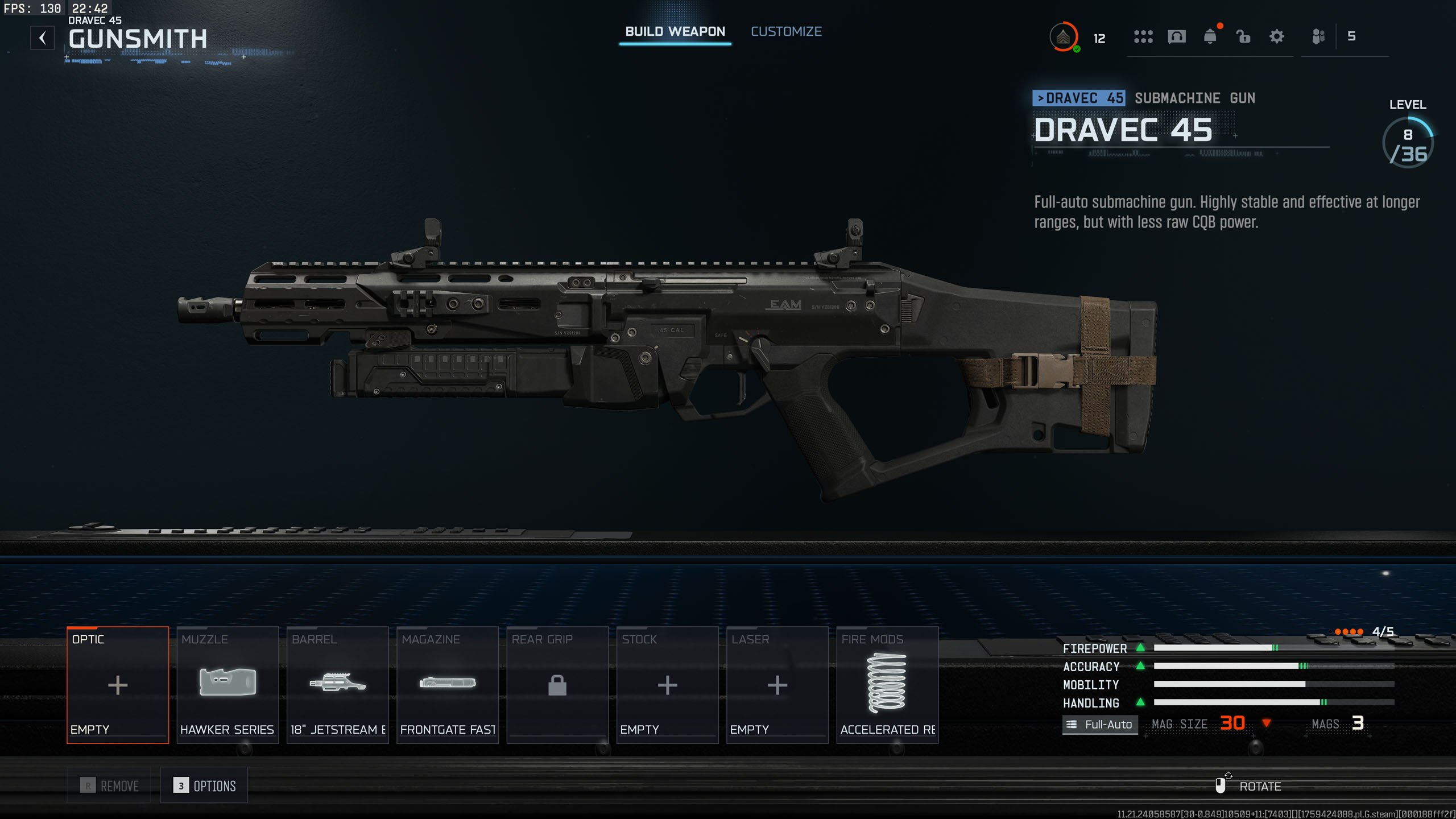
Task: Open the party members icon
Action: coord(1318,37)
